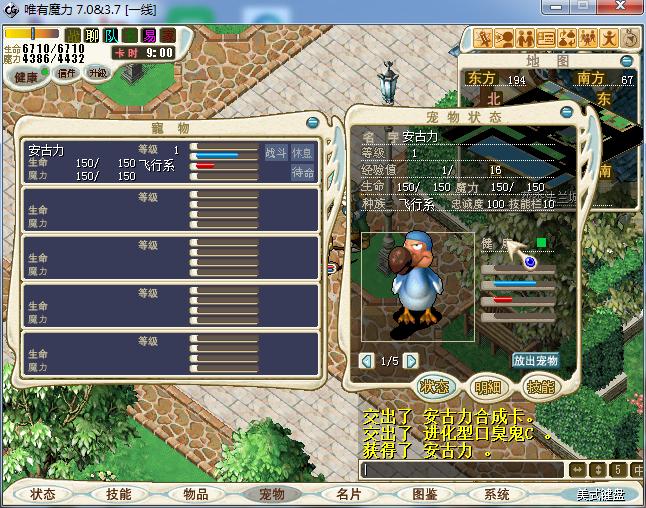
Task: Set pet 安古力 to 战斗 battle mode
Action: coord(276,153)
